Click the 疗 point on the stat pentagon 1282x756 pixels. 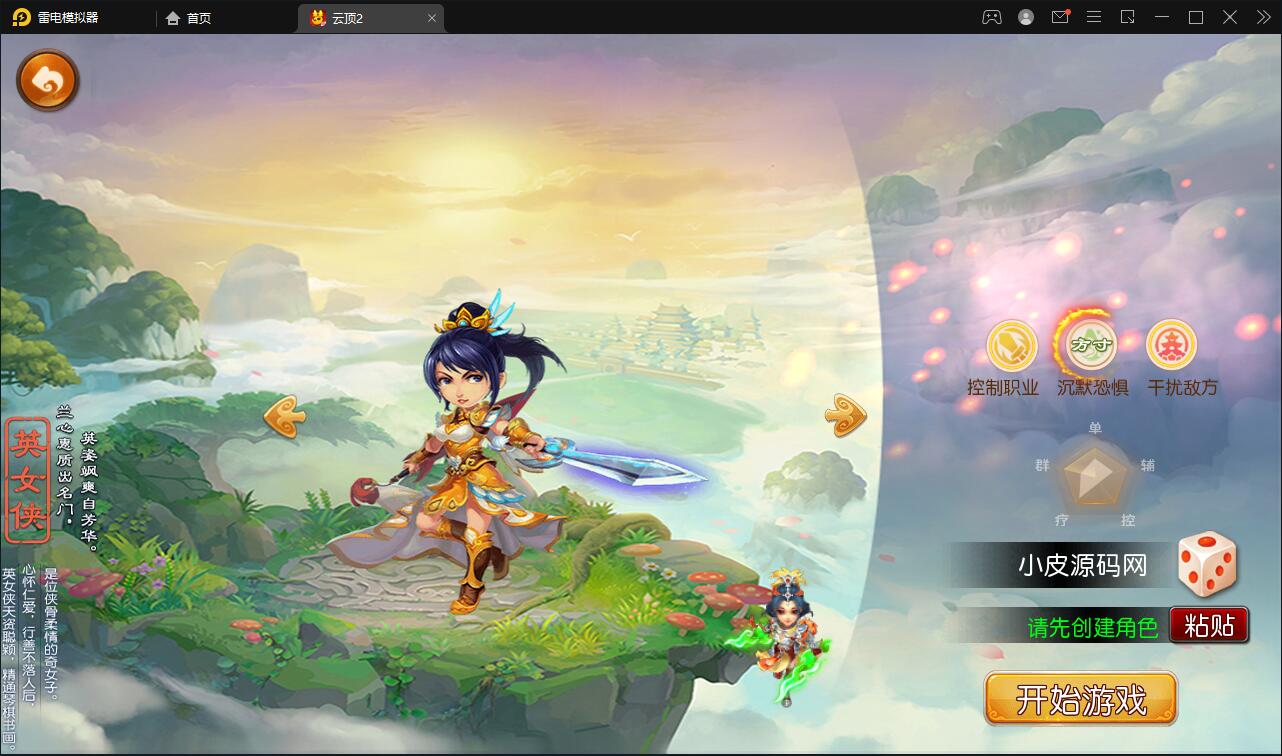1060,520
